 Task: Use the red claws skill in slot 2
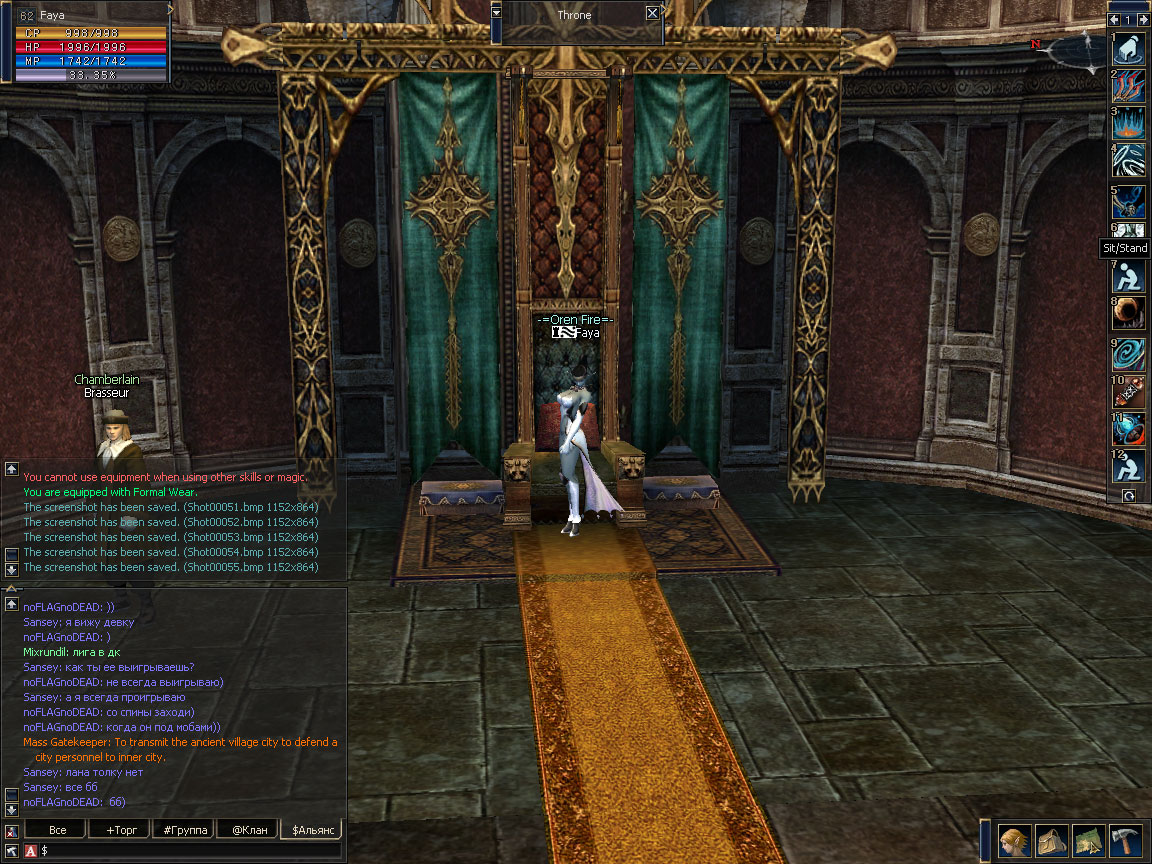1129,85
